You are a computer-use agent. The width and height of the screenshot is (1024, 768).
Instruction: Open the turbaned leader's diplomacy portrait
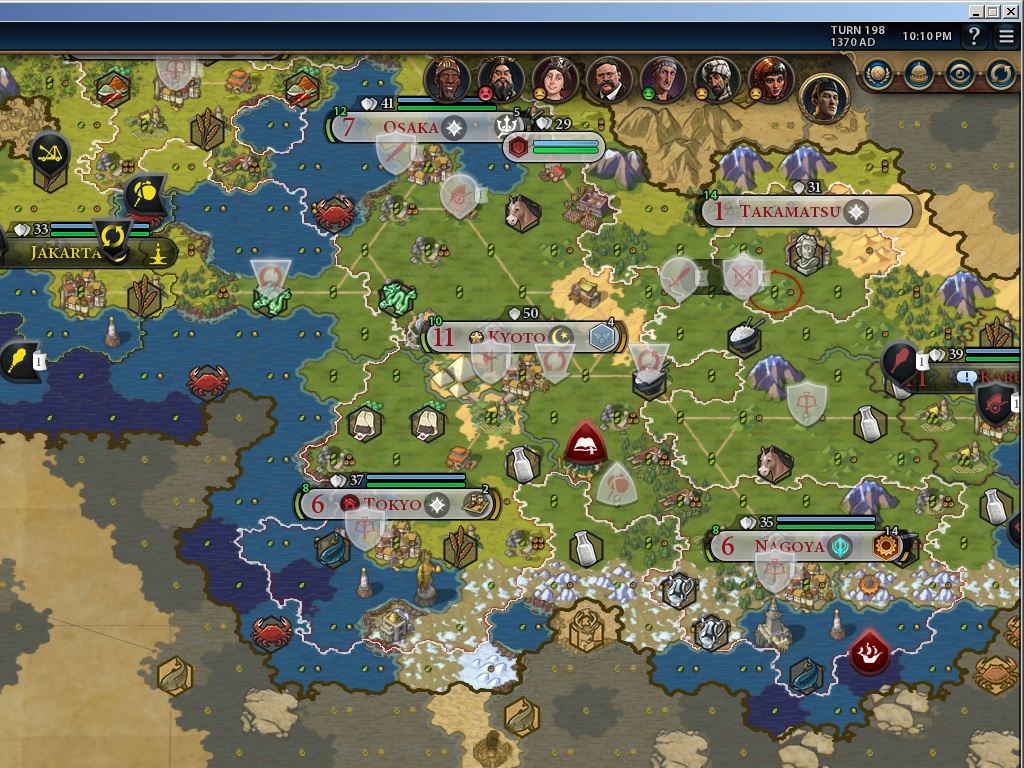click(716, 79)
